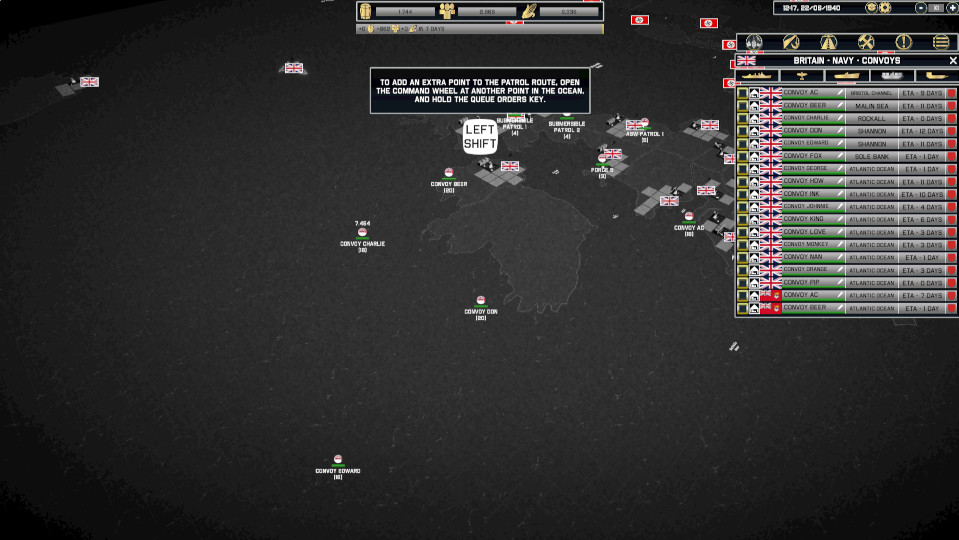Open the gear settings icon

click(x=885, y=8)
